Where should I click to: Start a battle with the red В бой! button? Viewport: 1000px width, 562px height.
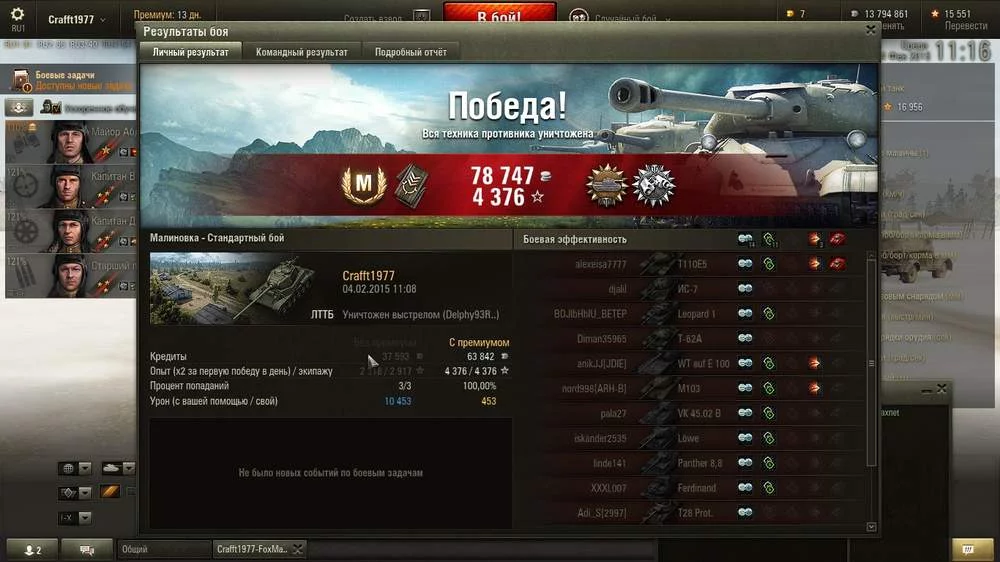pyautogui.click(x=498, y=17)
